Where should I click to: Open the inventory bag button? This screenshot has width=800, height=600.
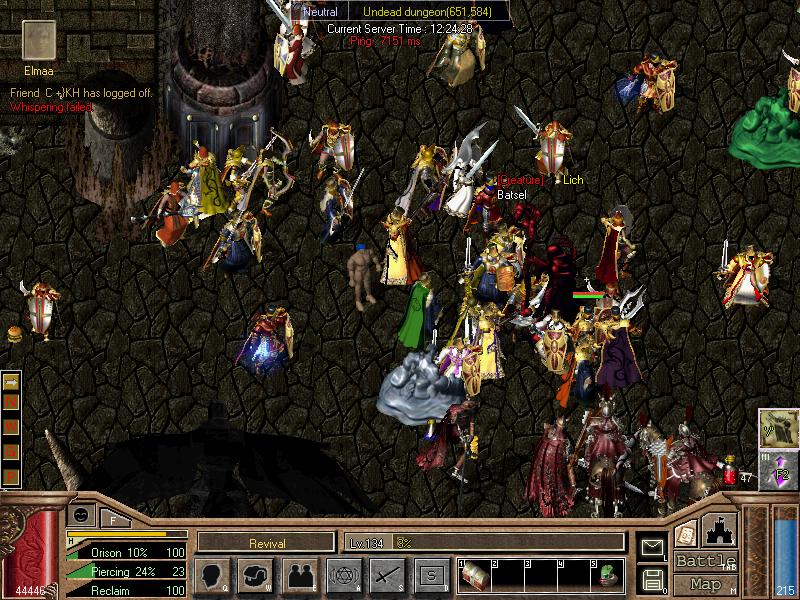[x=256, y=575]
